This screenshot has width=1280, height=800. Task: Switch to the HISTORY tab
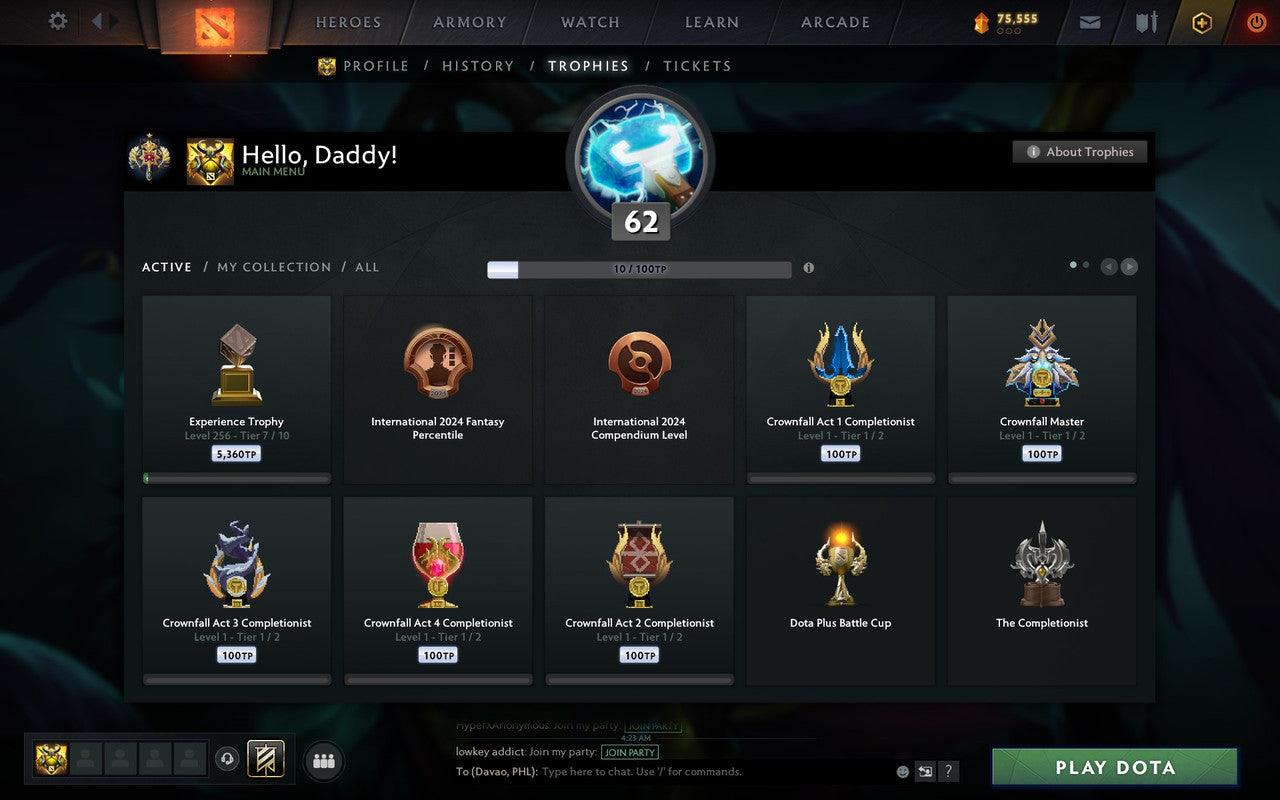[478, 66]
